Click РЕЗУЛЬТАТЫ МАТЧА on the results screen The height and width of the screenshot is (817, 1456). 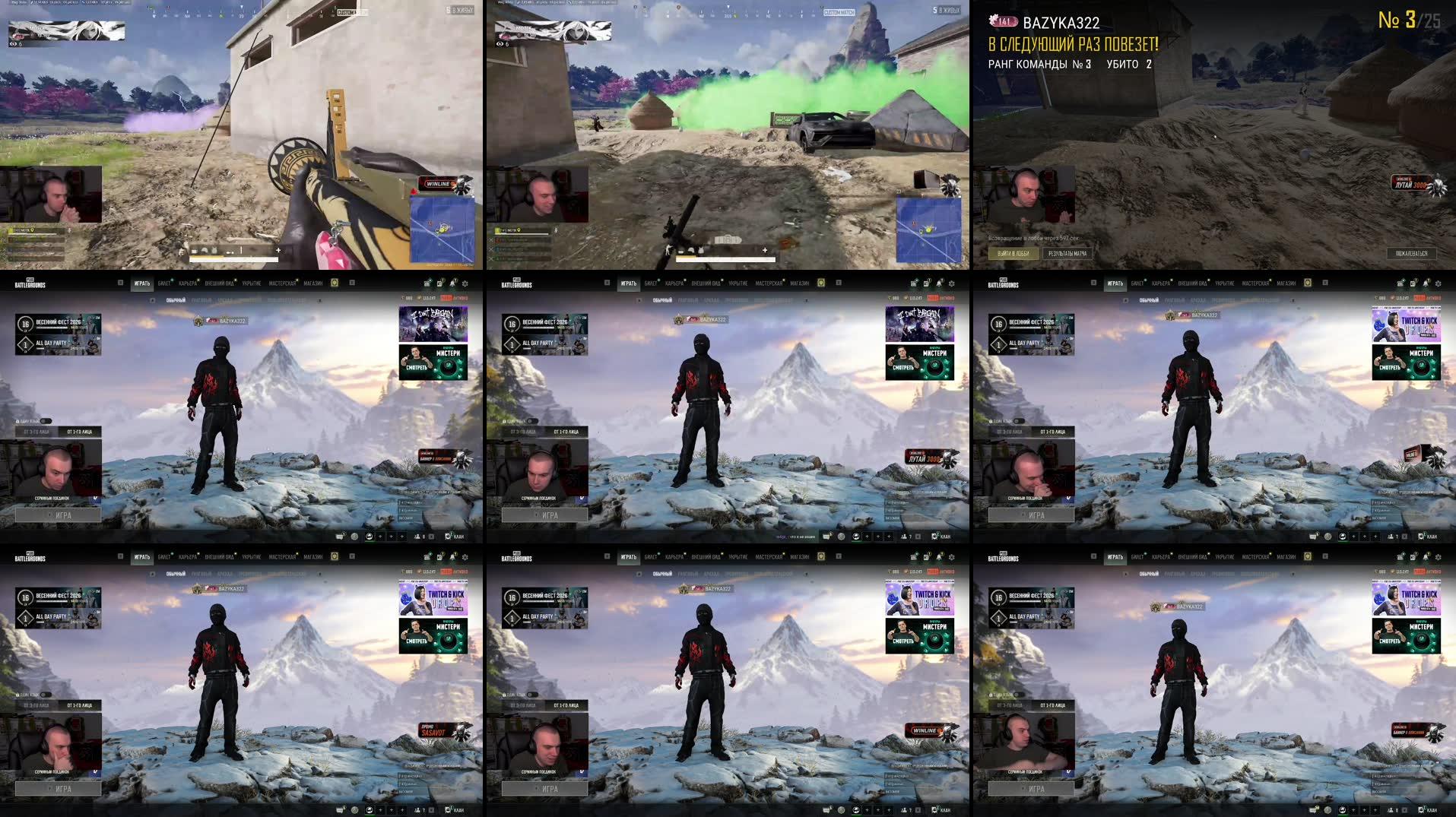1067,252
